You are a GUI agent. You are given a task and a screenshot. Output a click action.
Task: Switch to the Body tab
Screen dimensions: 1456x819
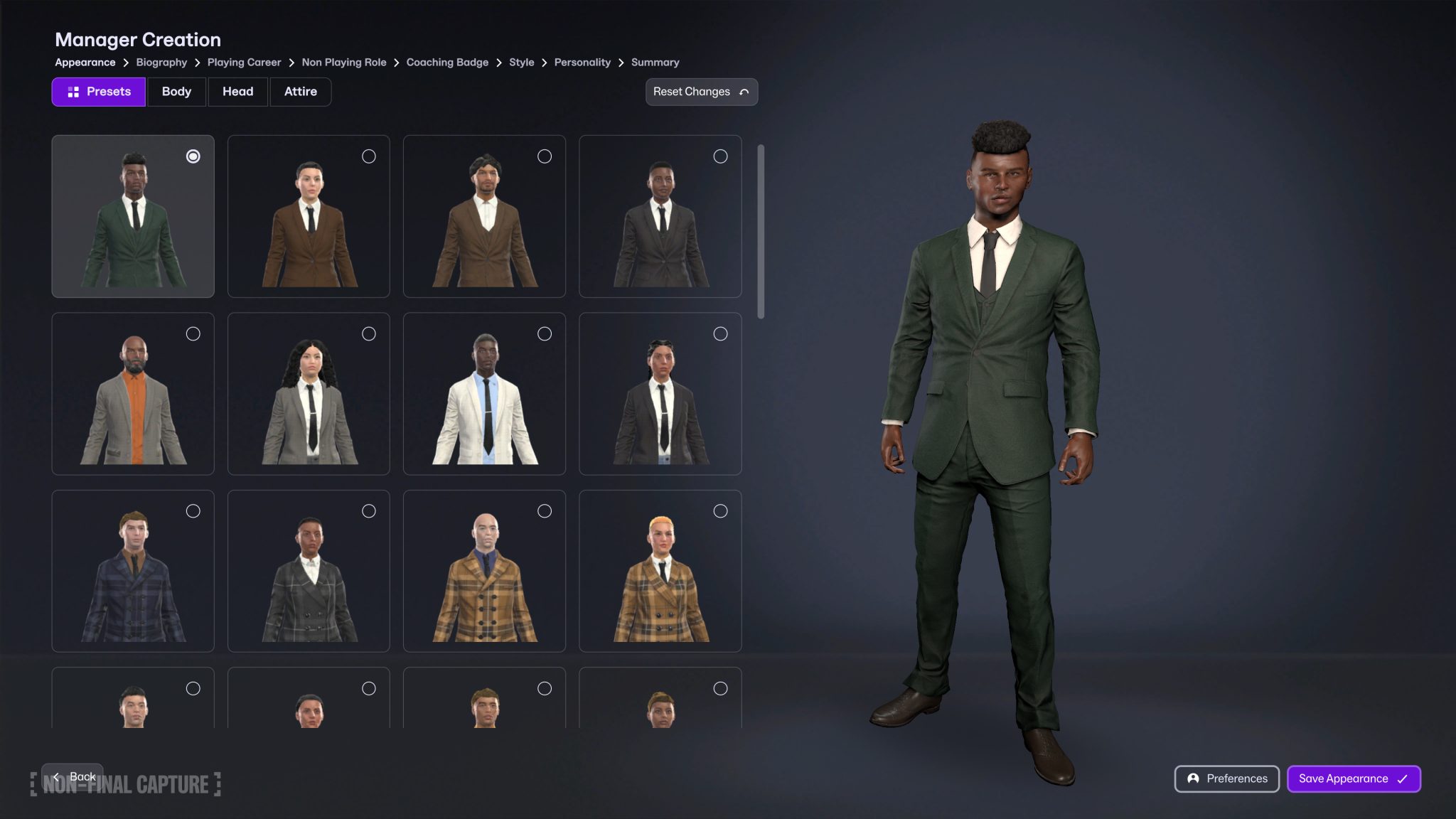[176, 91]
